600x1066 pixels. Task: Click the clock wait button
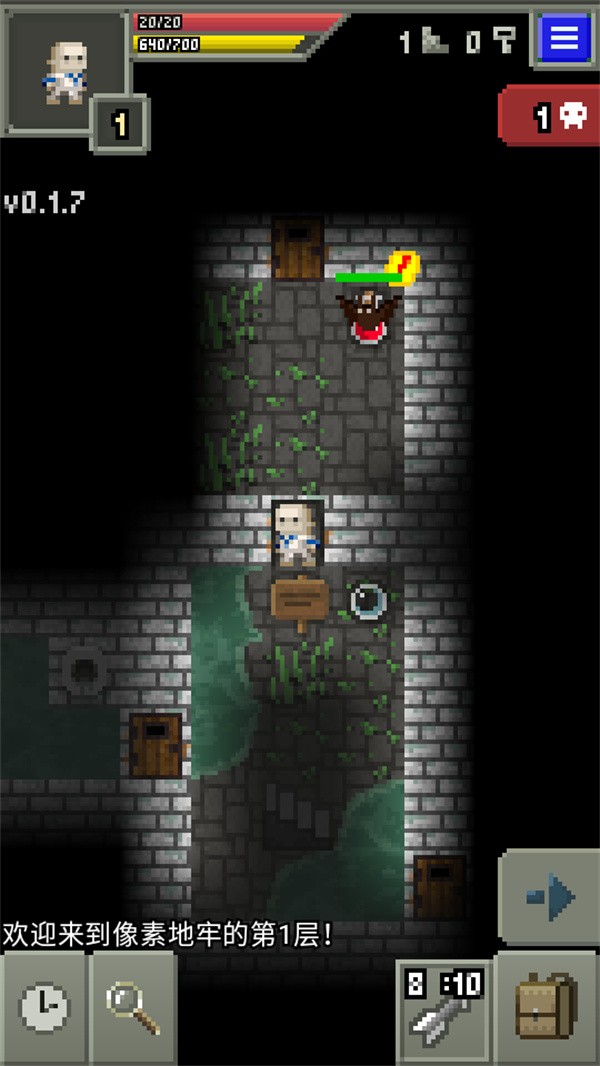click(44, 1007)
